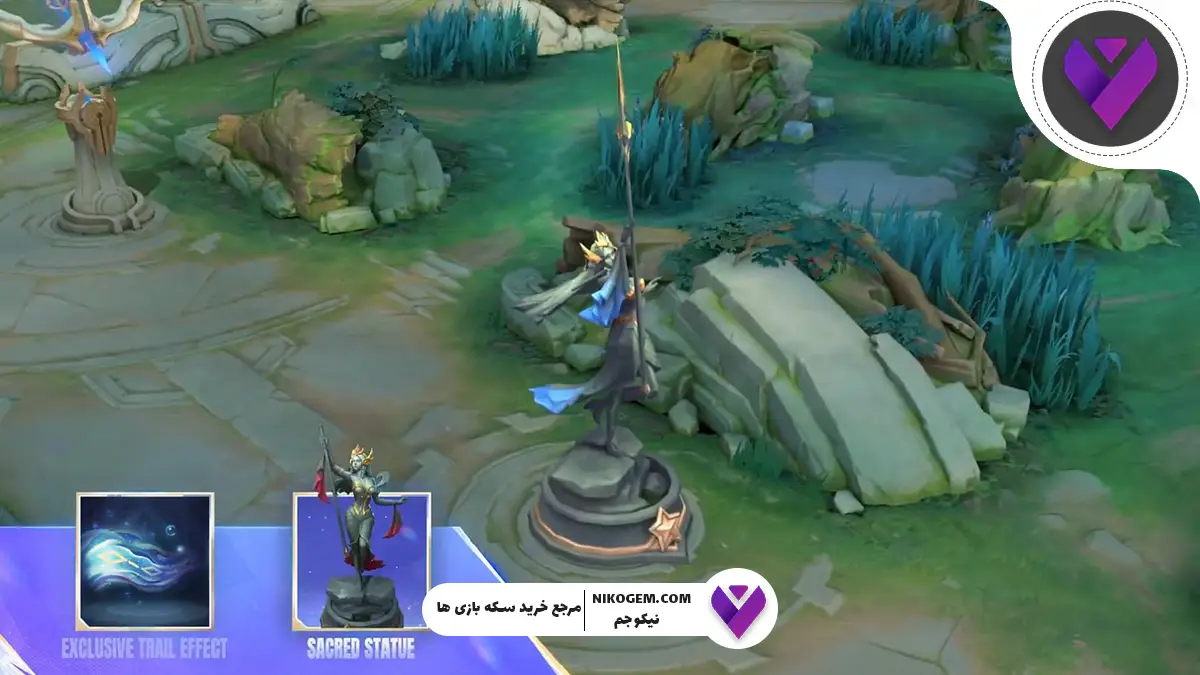This screenshot has height=675, width=1200.
Task: Select the Exclusive Trail Effect reward thumbnail
Action: point(144,561)
